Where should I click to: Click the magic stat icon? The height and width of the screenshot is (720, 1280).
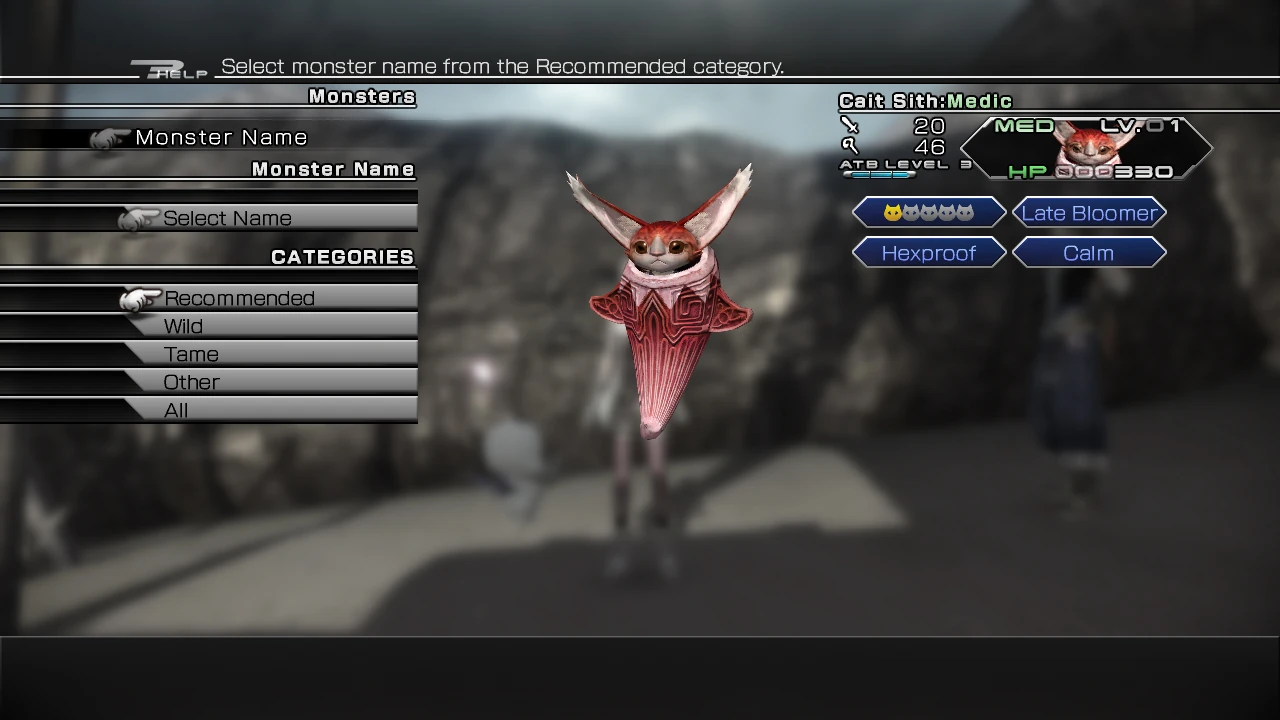(x=852, y=146)
